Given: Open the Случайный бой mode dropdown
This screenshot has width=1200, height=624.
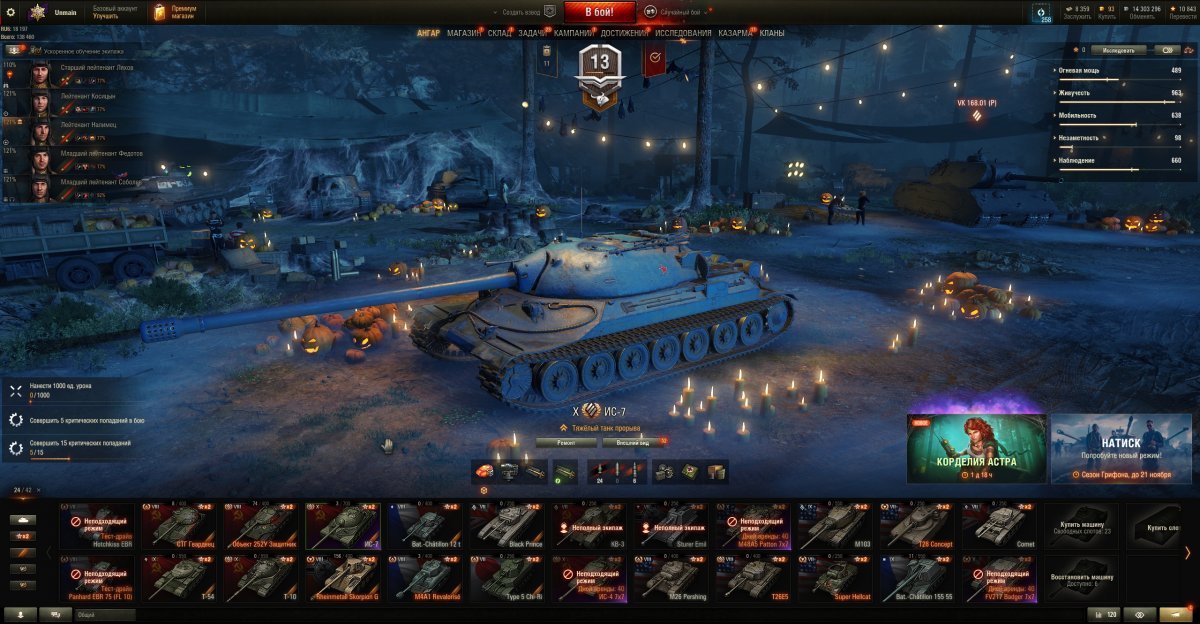Looking at the screenshot, I should click(x=680, y=12).
